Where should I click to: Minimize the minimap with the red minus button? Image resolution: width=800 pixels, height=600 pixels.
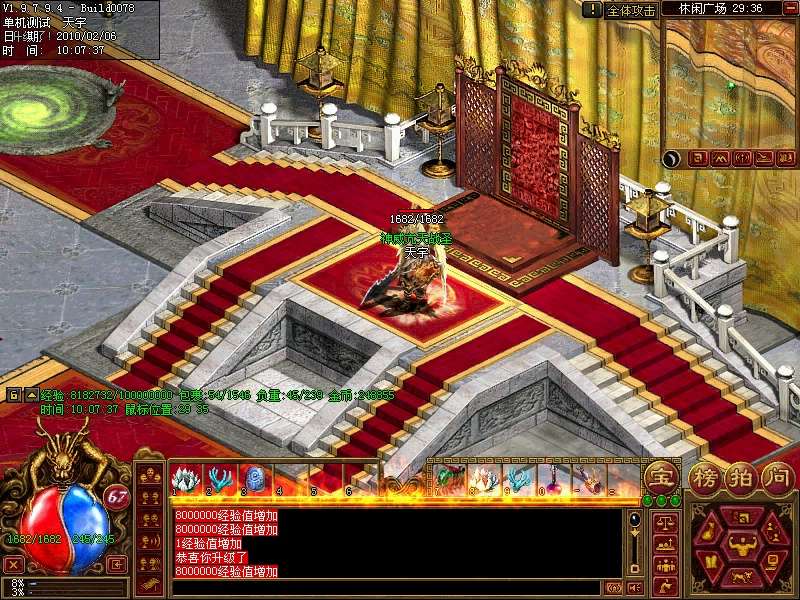790,8
